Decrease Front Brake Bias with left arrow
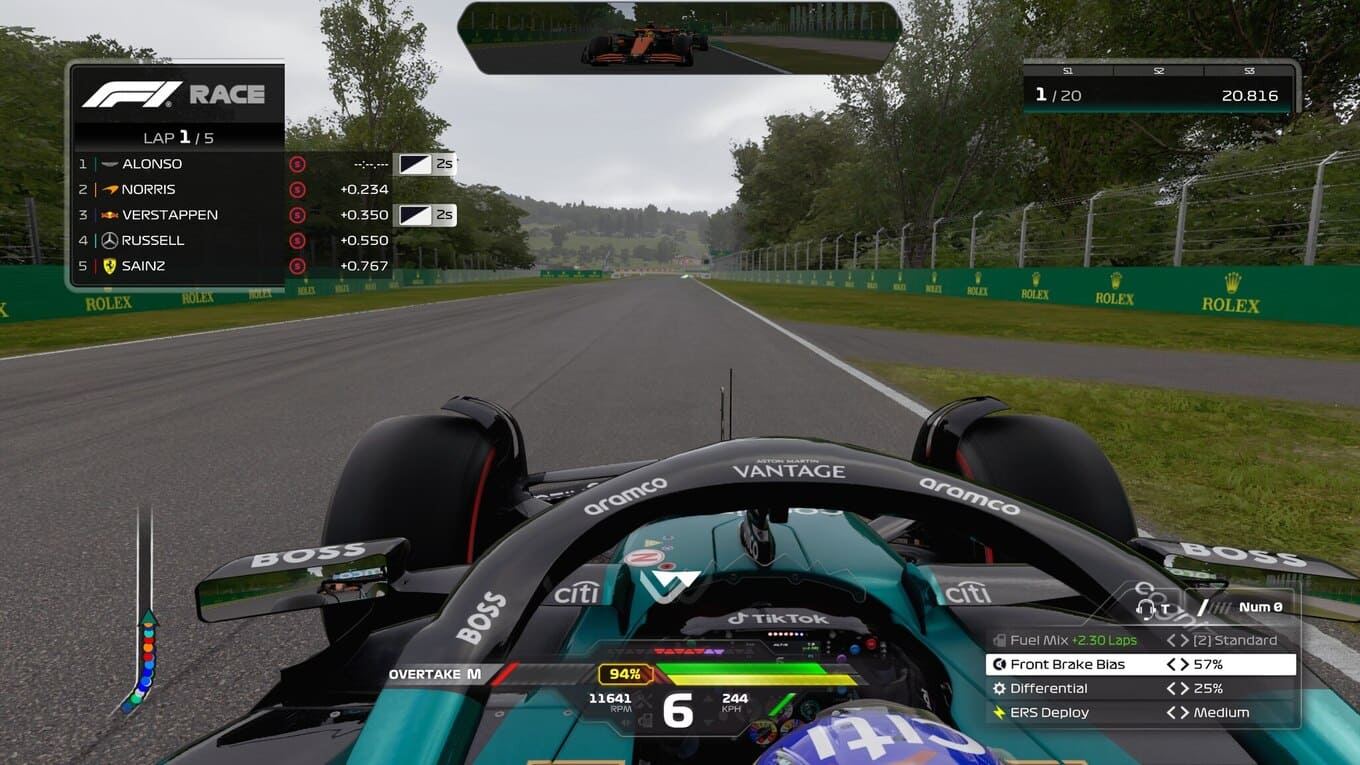The width and height of the screenshot is (1360, 765). 1171,664
